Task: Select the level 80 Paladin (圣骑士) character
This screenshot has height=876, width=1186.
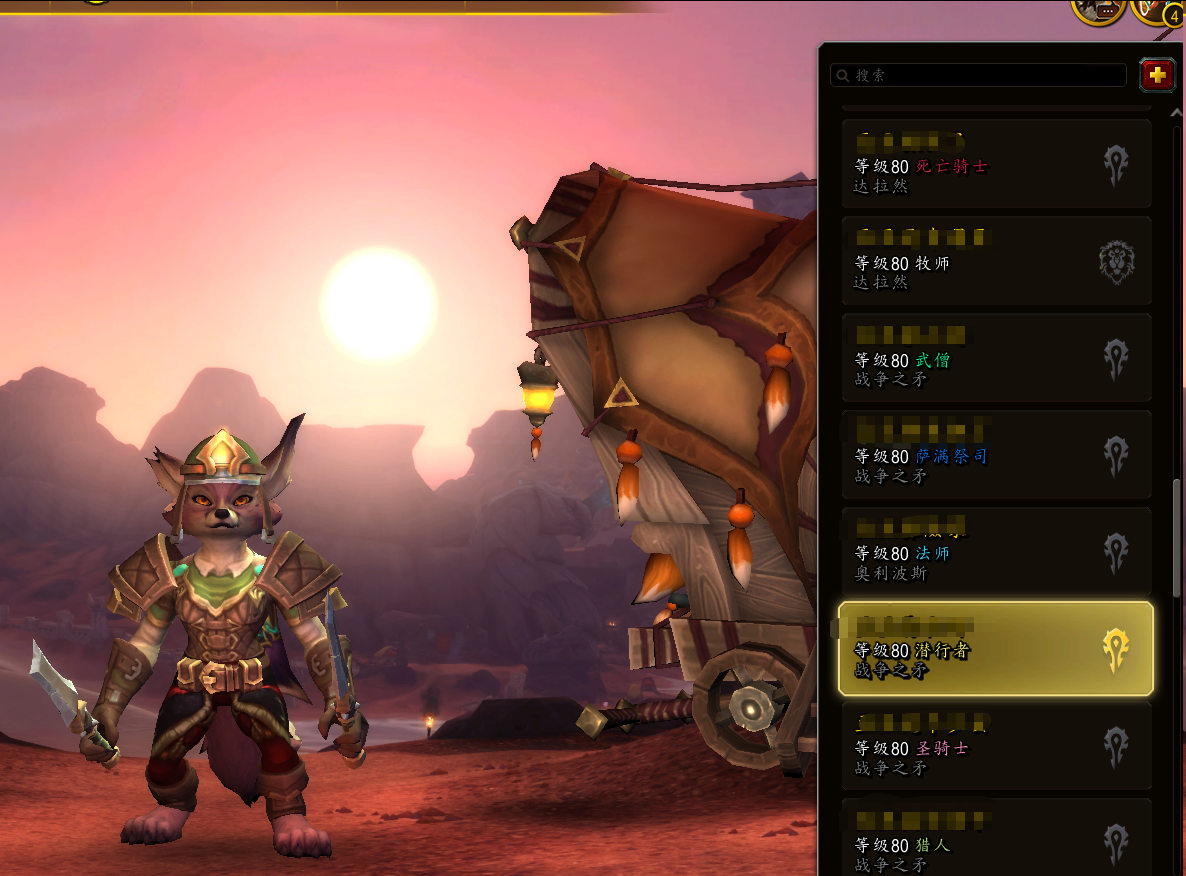Action: (x=996, y=745)
